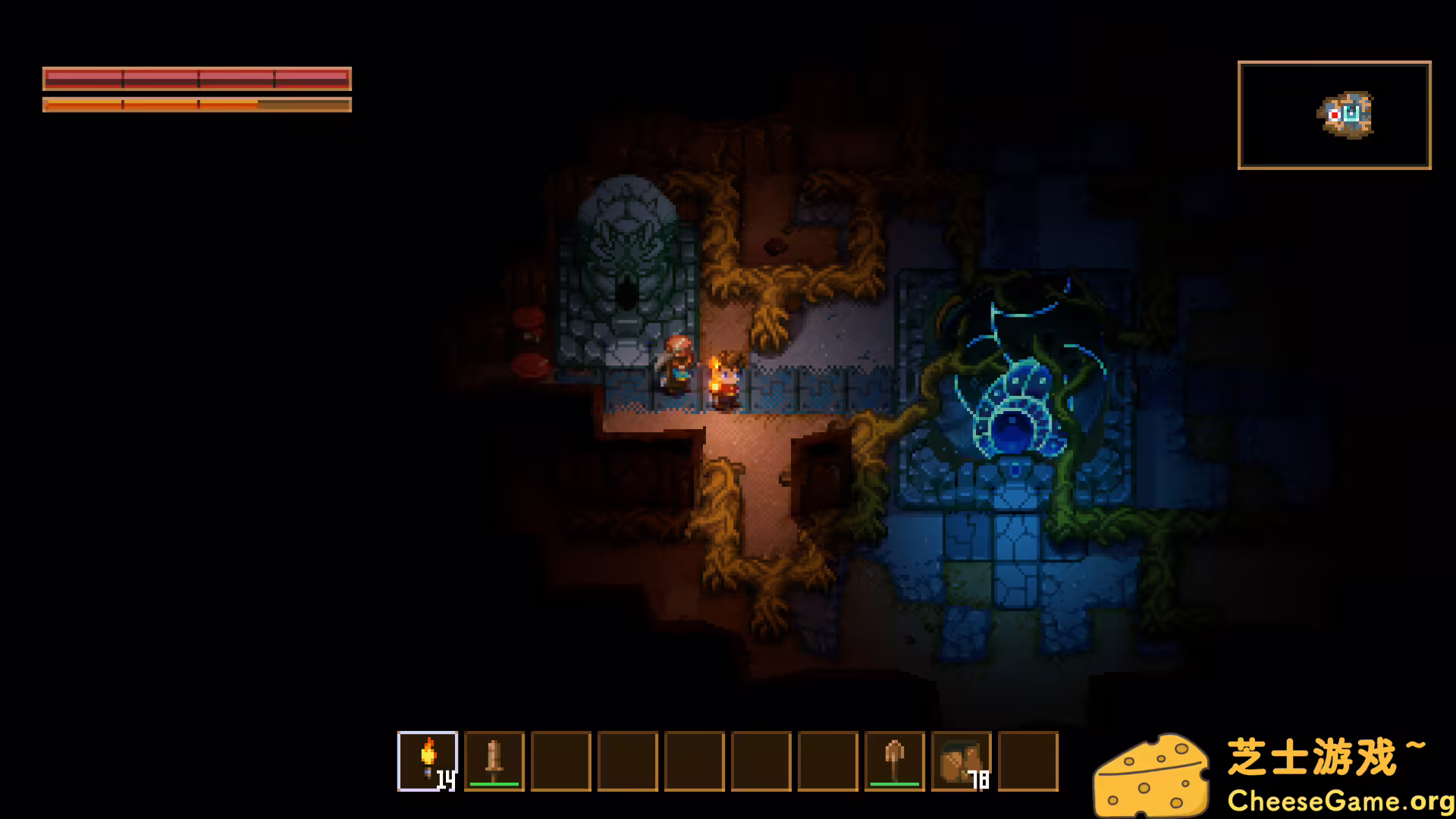This screenshot has height=819, width=1456.
Task: Open the CheeseGame.org watermark link
Action: [1339, 801]
